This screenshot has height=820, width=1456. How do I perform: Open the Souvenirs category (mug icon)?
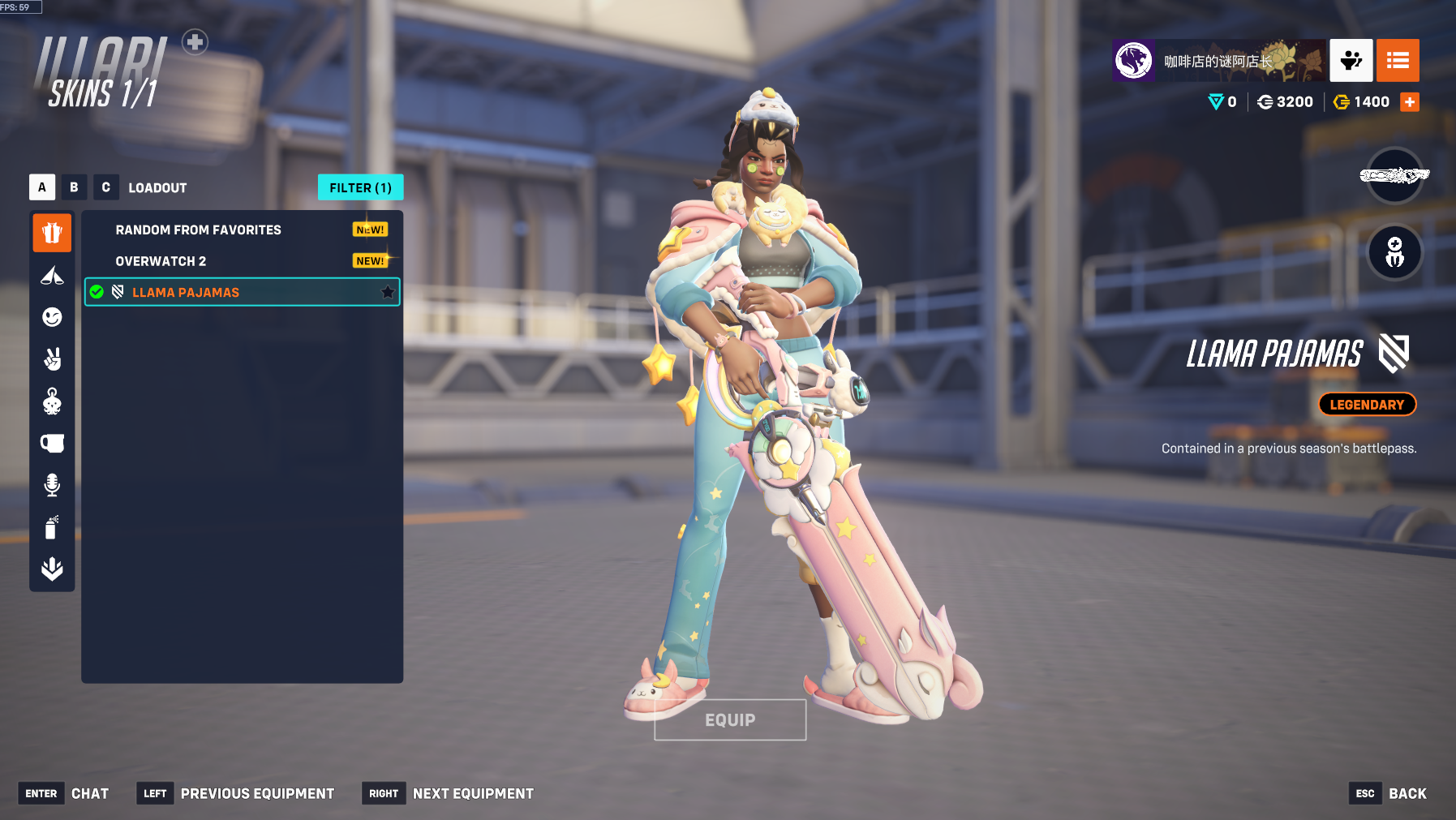pos(52,443)
